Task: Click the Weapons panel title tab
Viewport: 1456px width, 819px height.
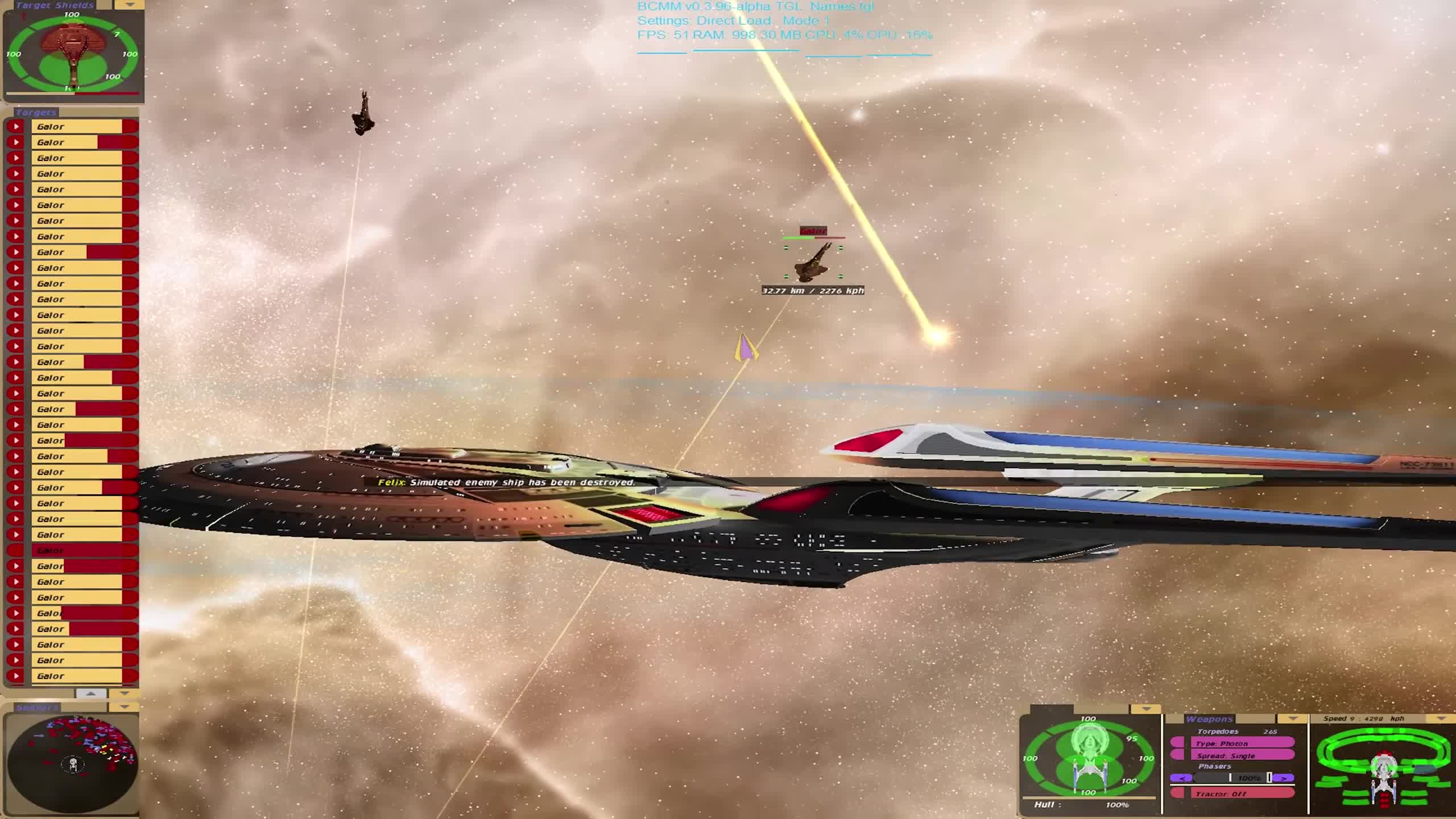Action: (x=1210, y=718)
